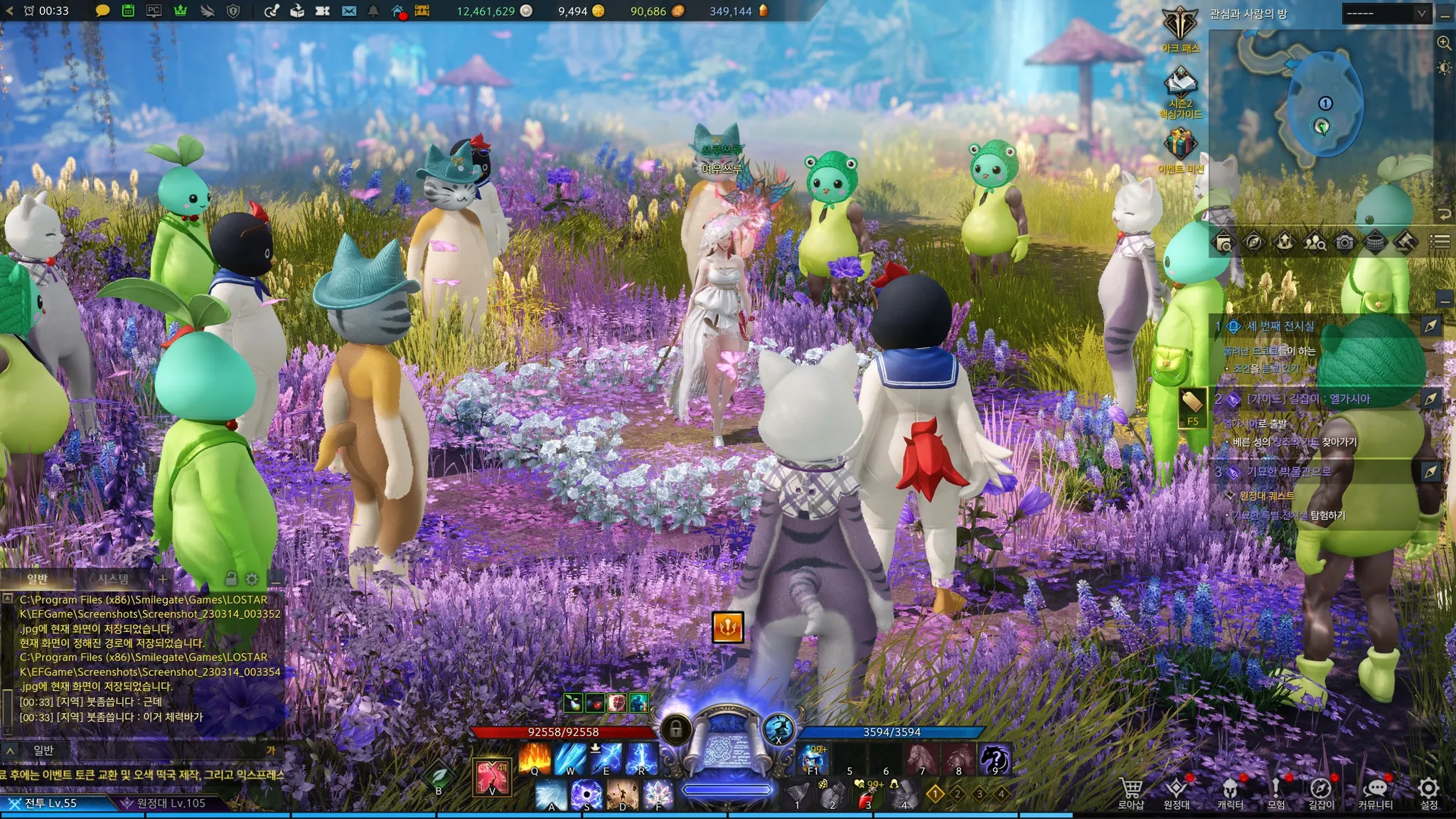
Task: Use the awakening skill on V
Action: [x=492, y=776]
